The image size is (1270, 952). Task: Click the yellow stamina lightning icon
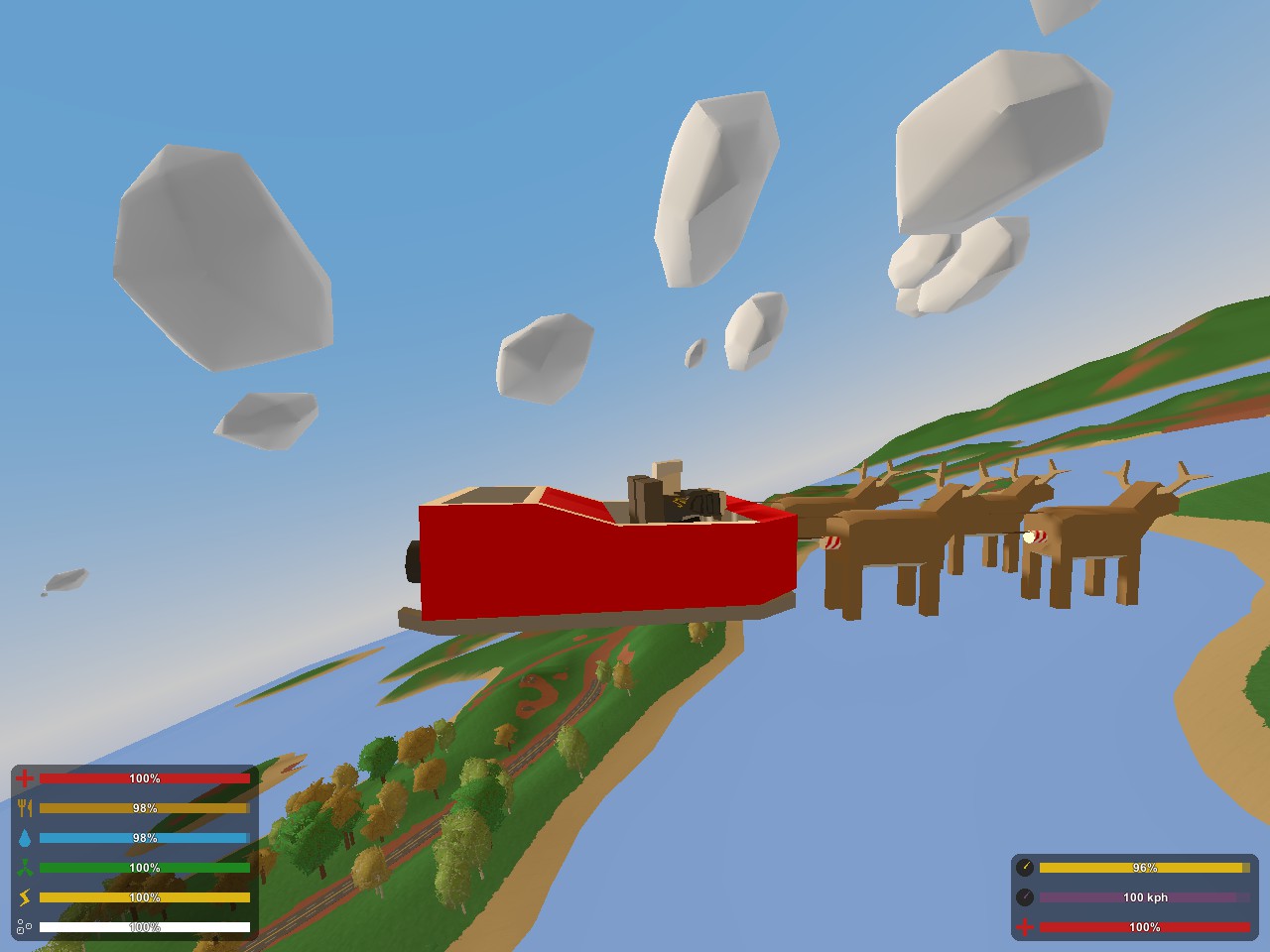coord(25,897)
